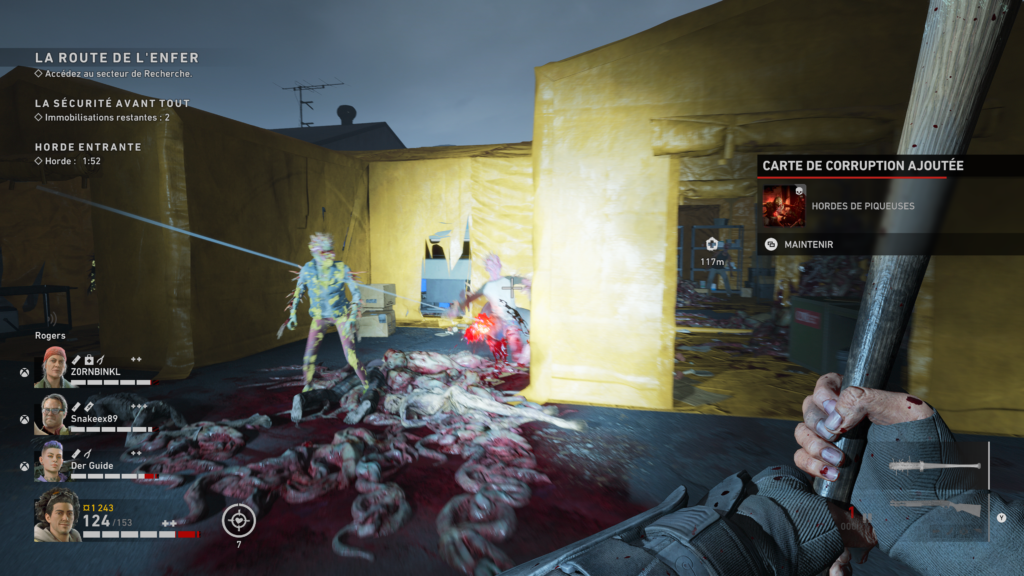Screen dimensions: 1024x576
Task: Open the Hordes de Piqueuses corruption card
Action: click(783, 206)
